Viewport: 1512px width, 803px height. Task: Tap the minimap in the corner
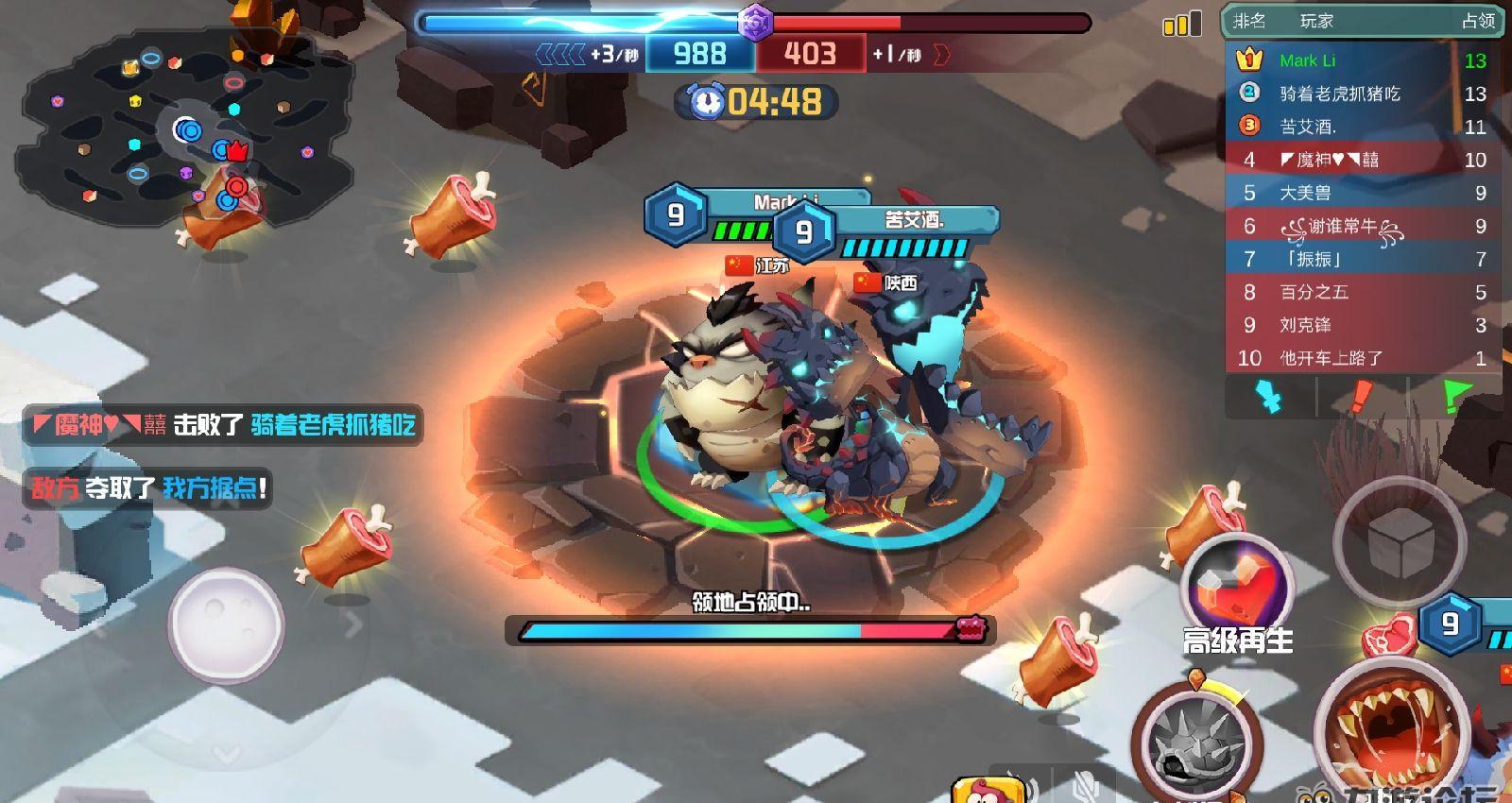[184, 132]
